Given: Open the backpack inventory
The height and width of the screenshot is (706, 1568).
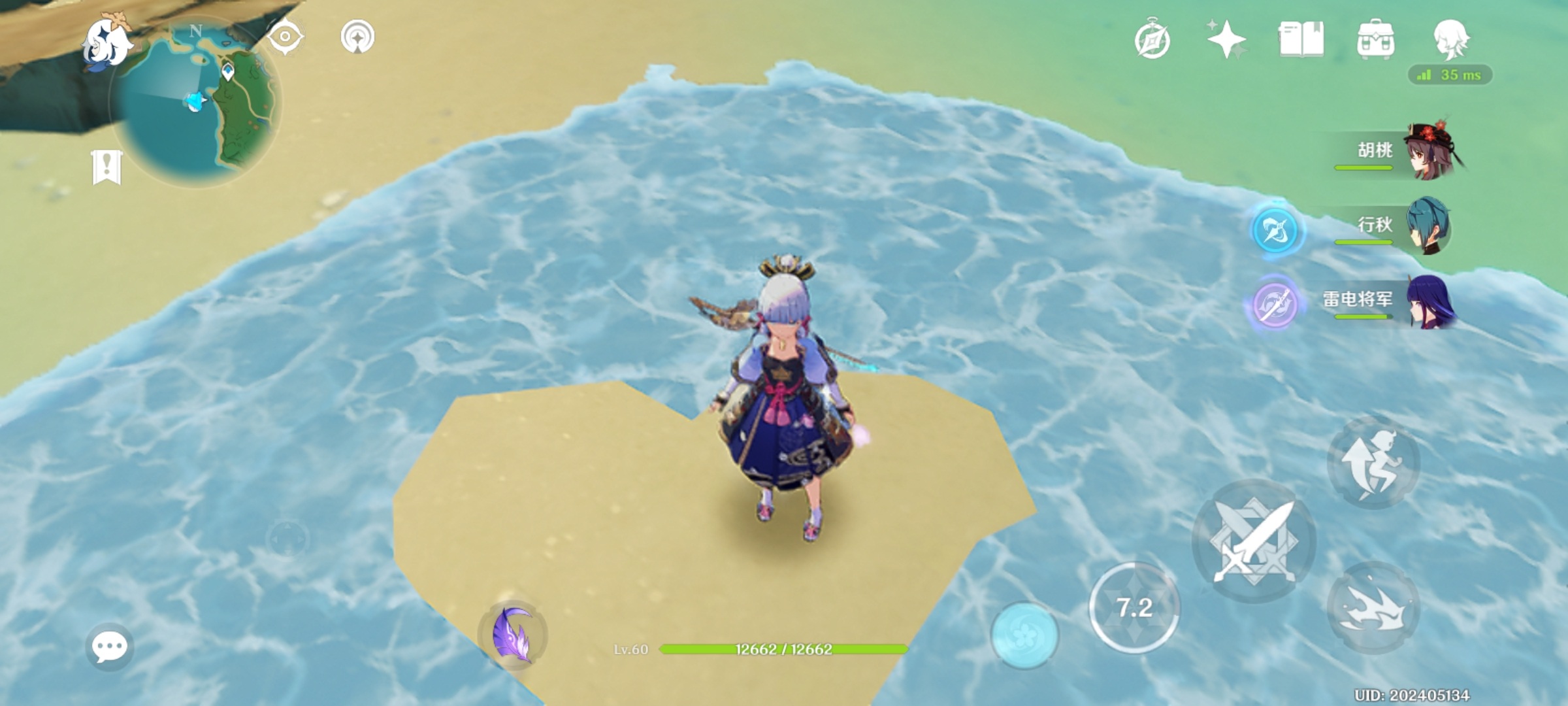Looking at the screenshot, I should click(1375, 39).
